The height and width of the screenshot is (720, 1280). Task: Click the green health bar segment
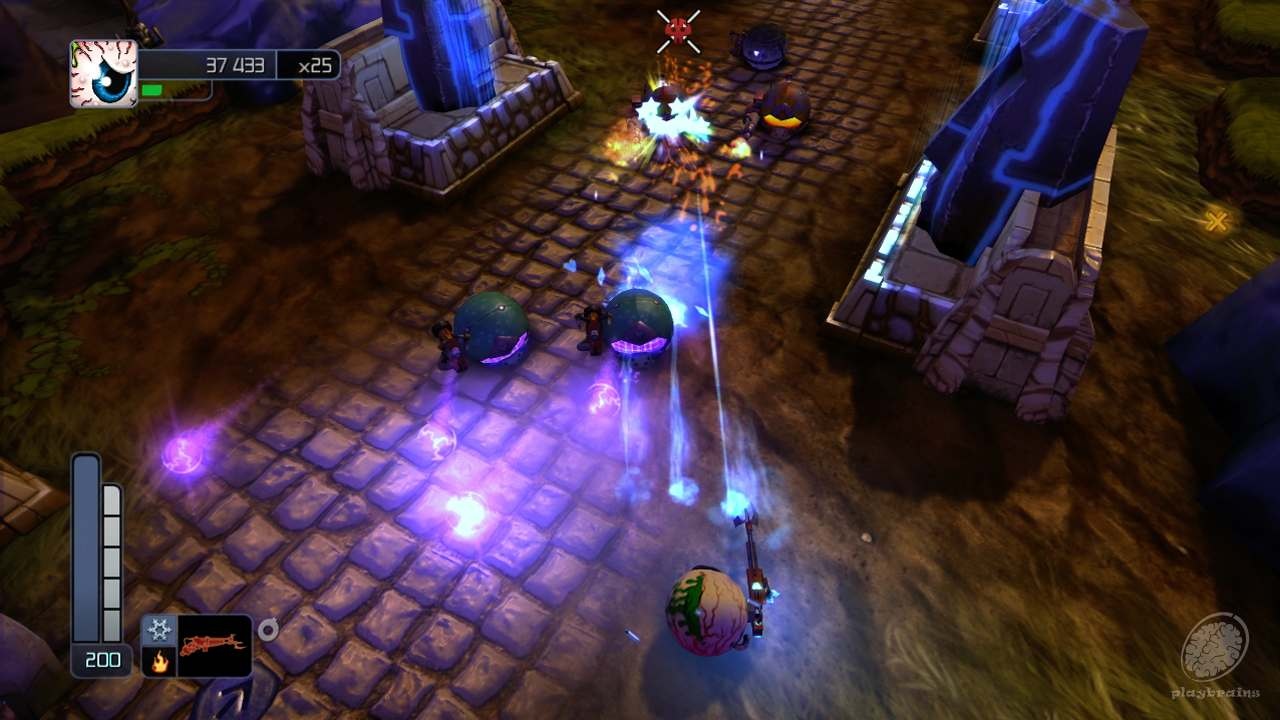click(151, 88)
